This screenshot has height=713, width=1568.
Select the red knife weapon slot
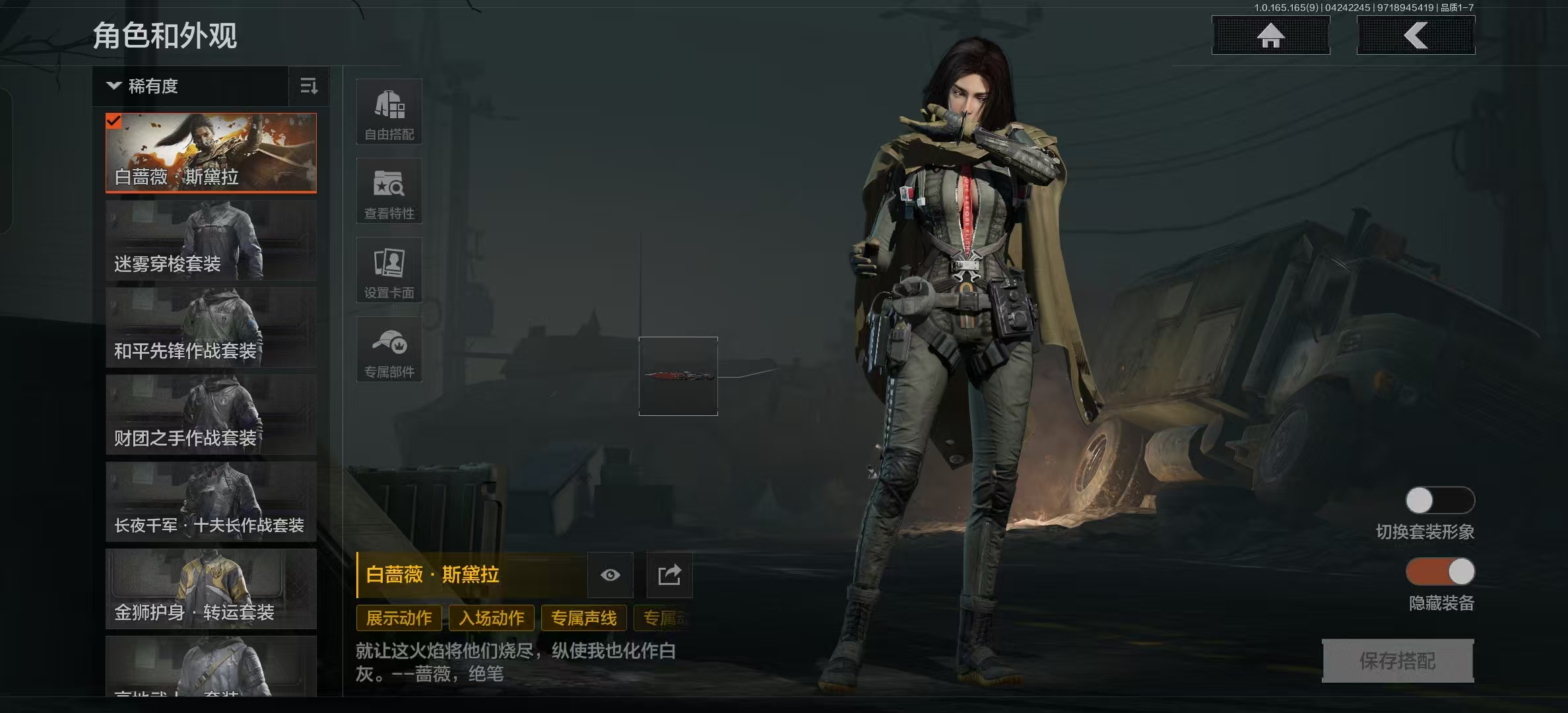tap(678, 376)
